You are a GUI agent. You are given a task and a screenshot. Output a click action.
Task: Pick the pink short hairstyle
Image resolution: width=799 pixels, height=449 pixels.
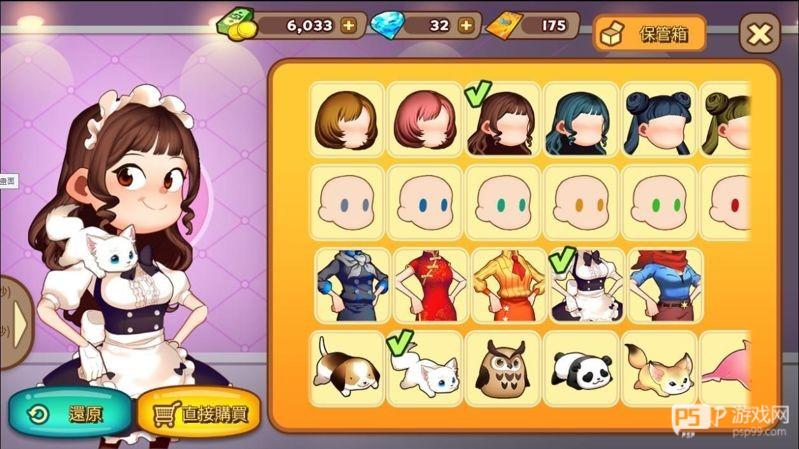point(424,120)
